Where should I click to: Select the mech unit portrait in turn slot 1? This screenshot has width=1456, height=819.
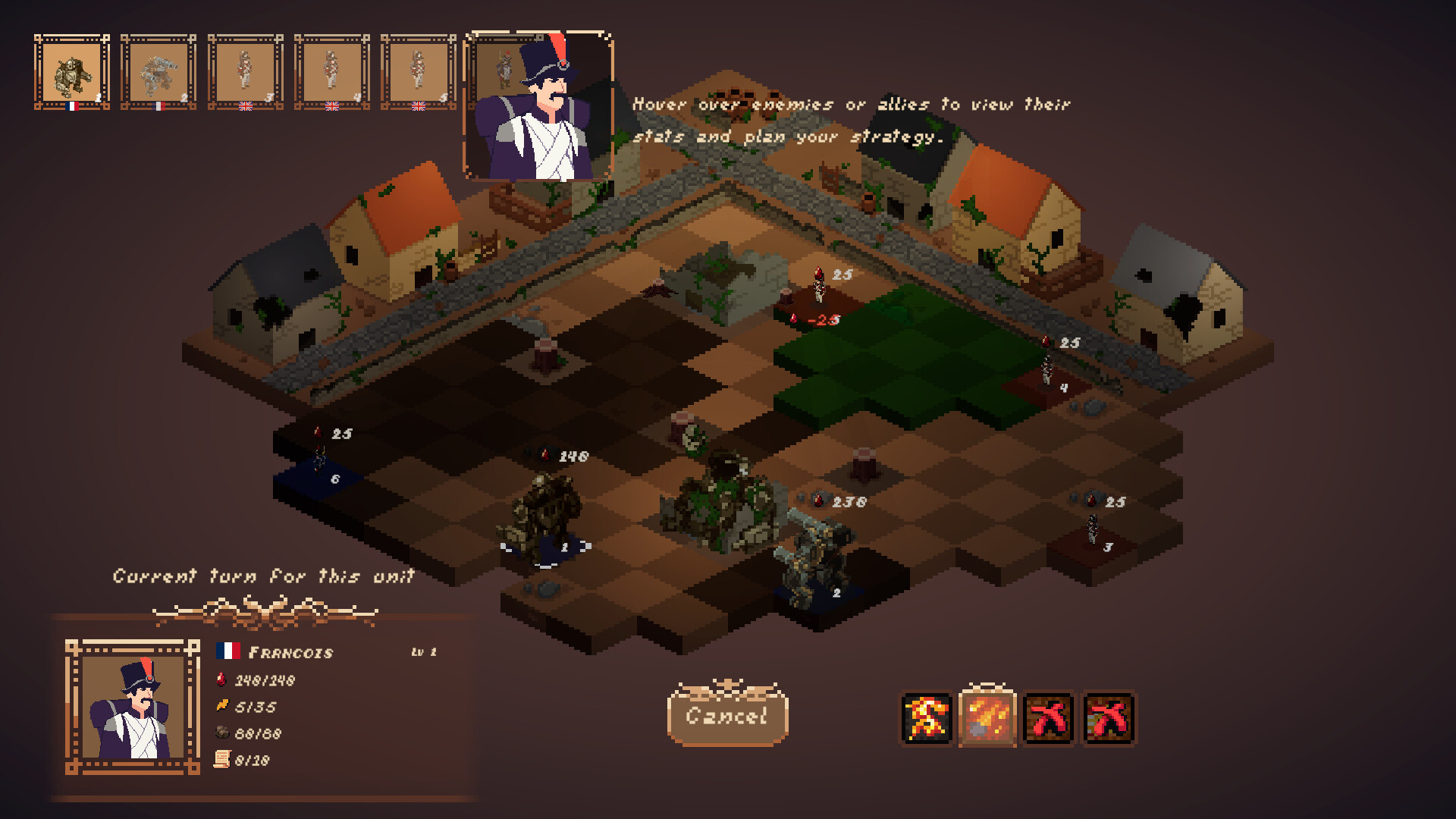pyautogui.click(x=72, y=72)
